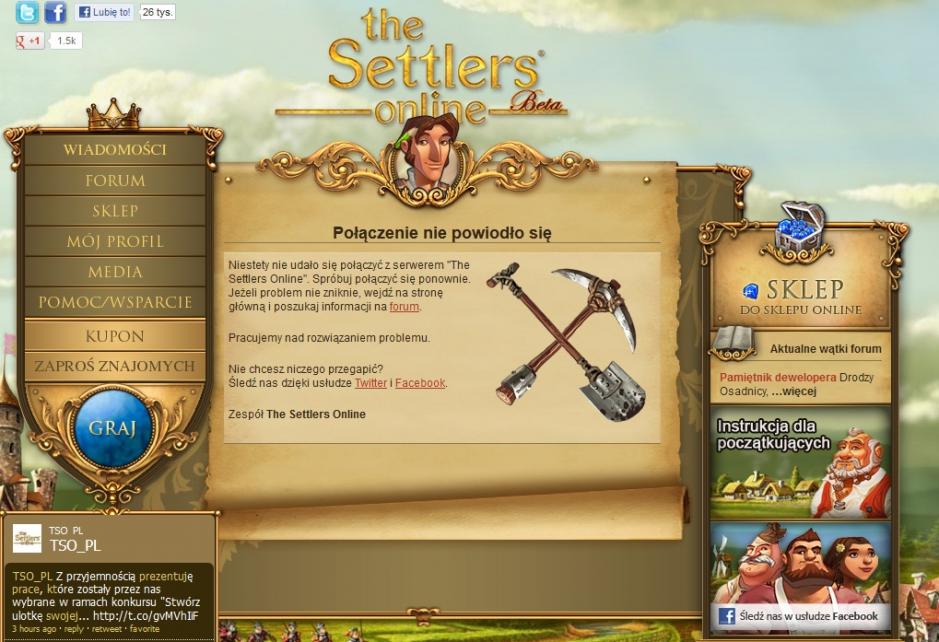The width and height of the screenshot is (939, 642).
Task: Open the Facebook link in the message
Action: [420, 383]
